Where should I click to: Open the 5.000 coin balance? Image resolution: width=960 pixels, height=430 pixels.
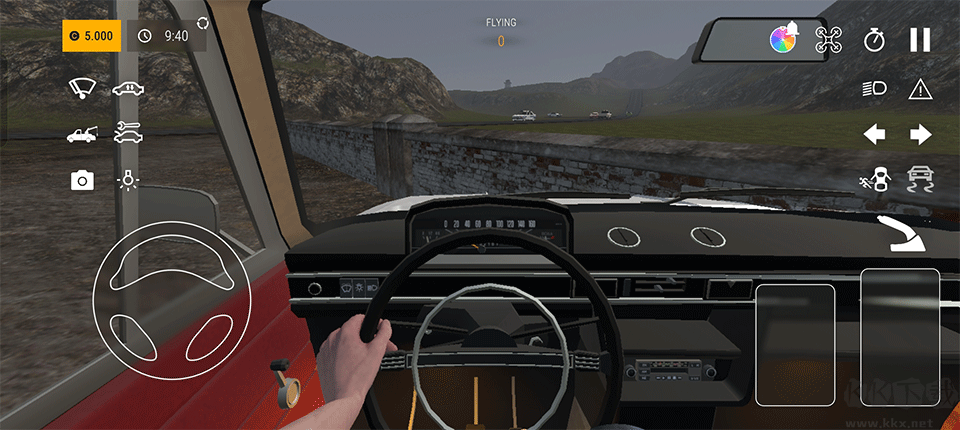tap(92, 36)
